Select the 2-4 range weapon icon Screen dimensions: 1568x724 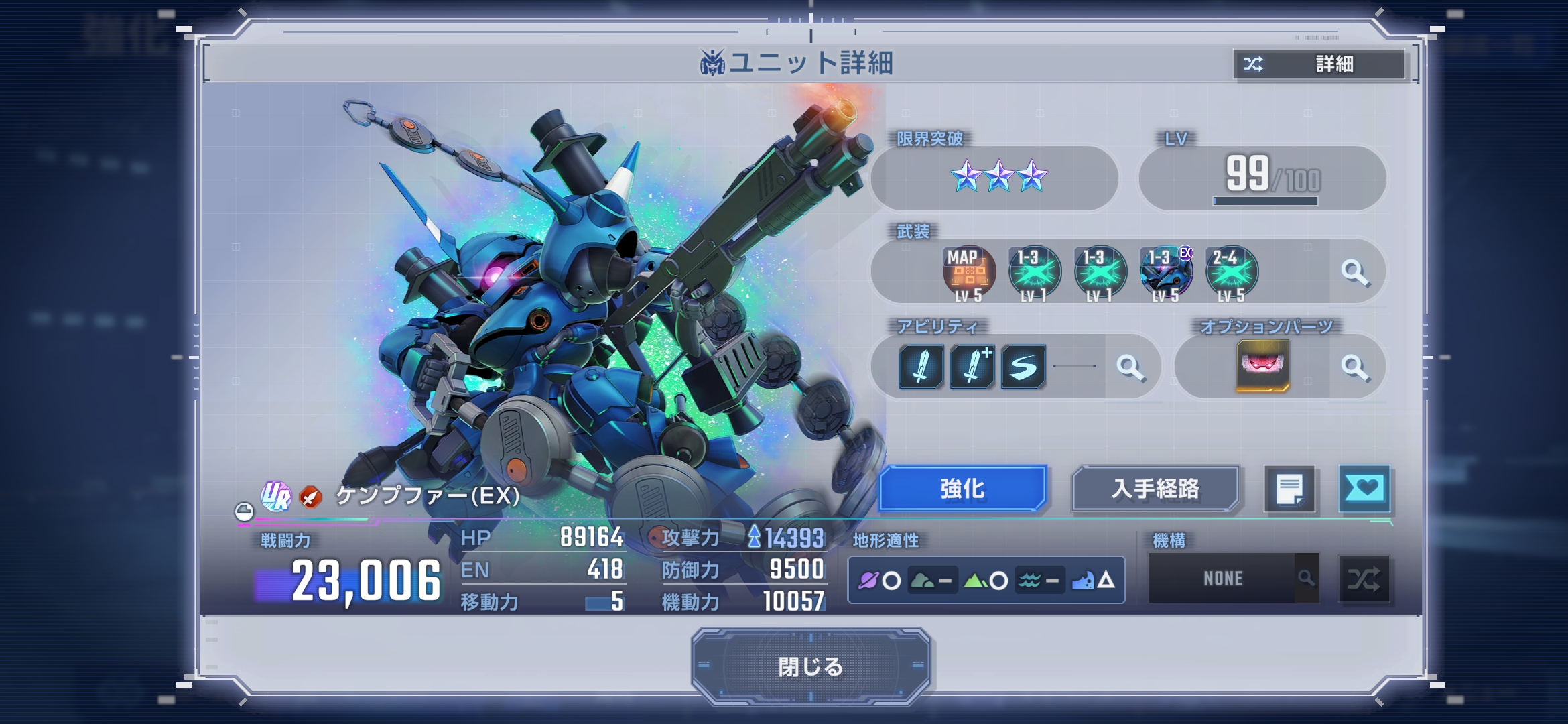pos(1231,274)
